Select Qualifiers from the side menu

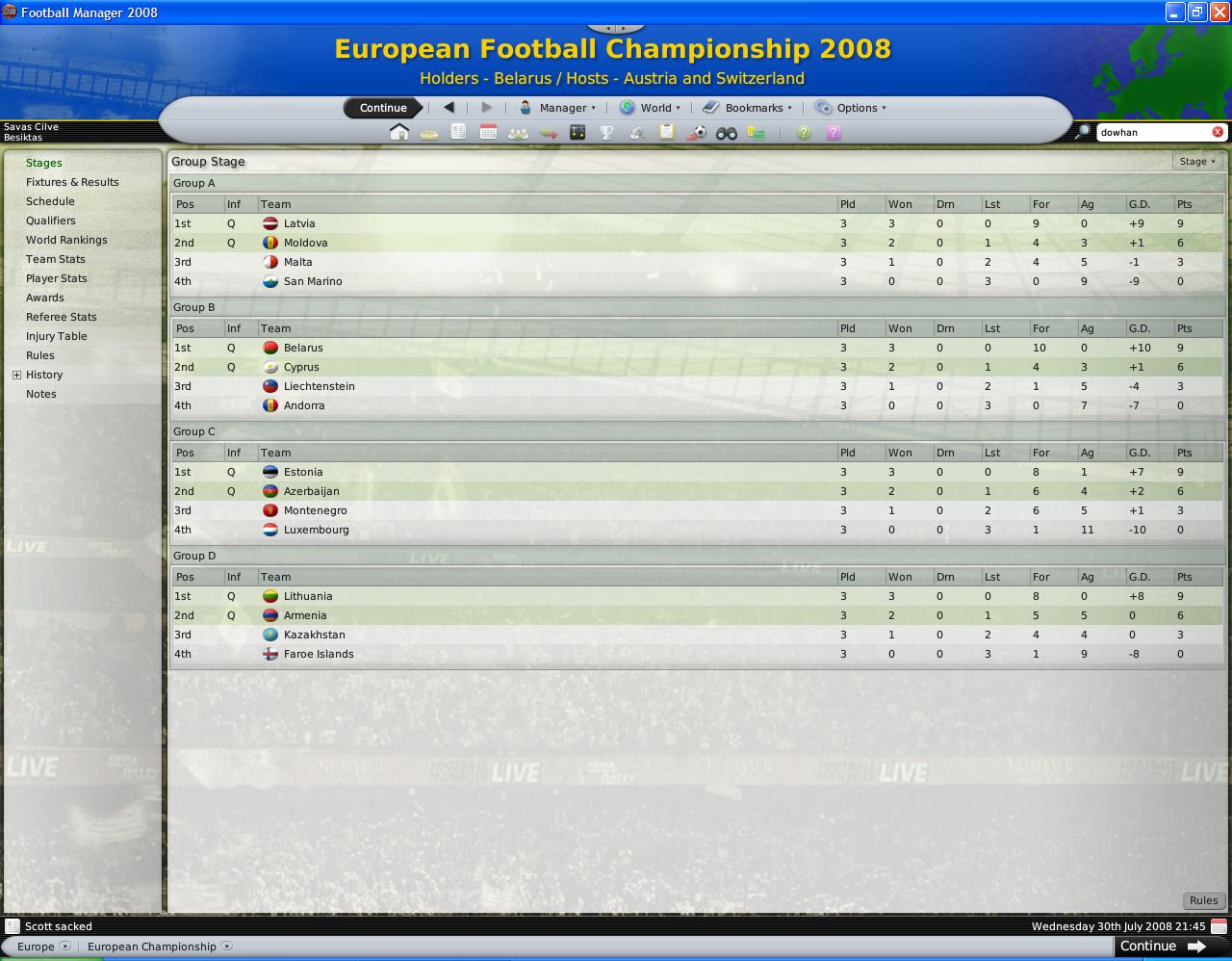[x=50, y=221]
